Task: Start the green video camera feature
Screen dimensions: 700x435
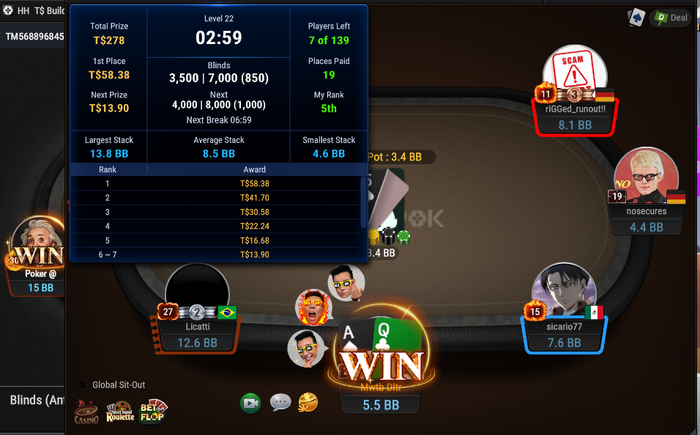Action: (x=250, y=403)
